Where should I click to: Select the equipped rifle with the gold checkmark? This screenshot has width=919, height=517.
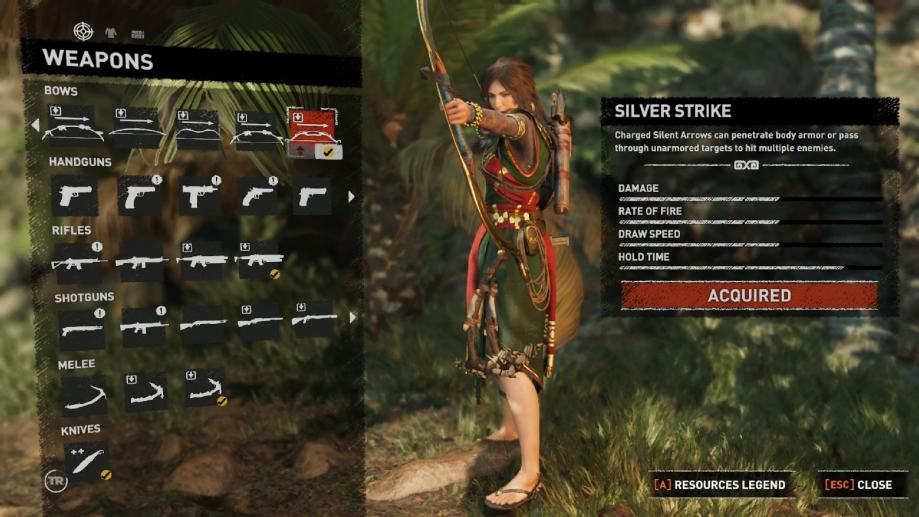point(258,260)
